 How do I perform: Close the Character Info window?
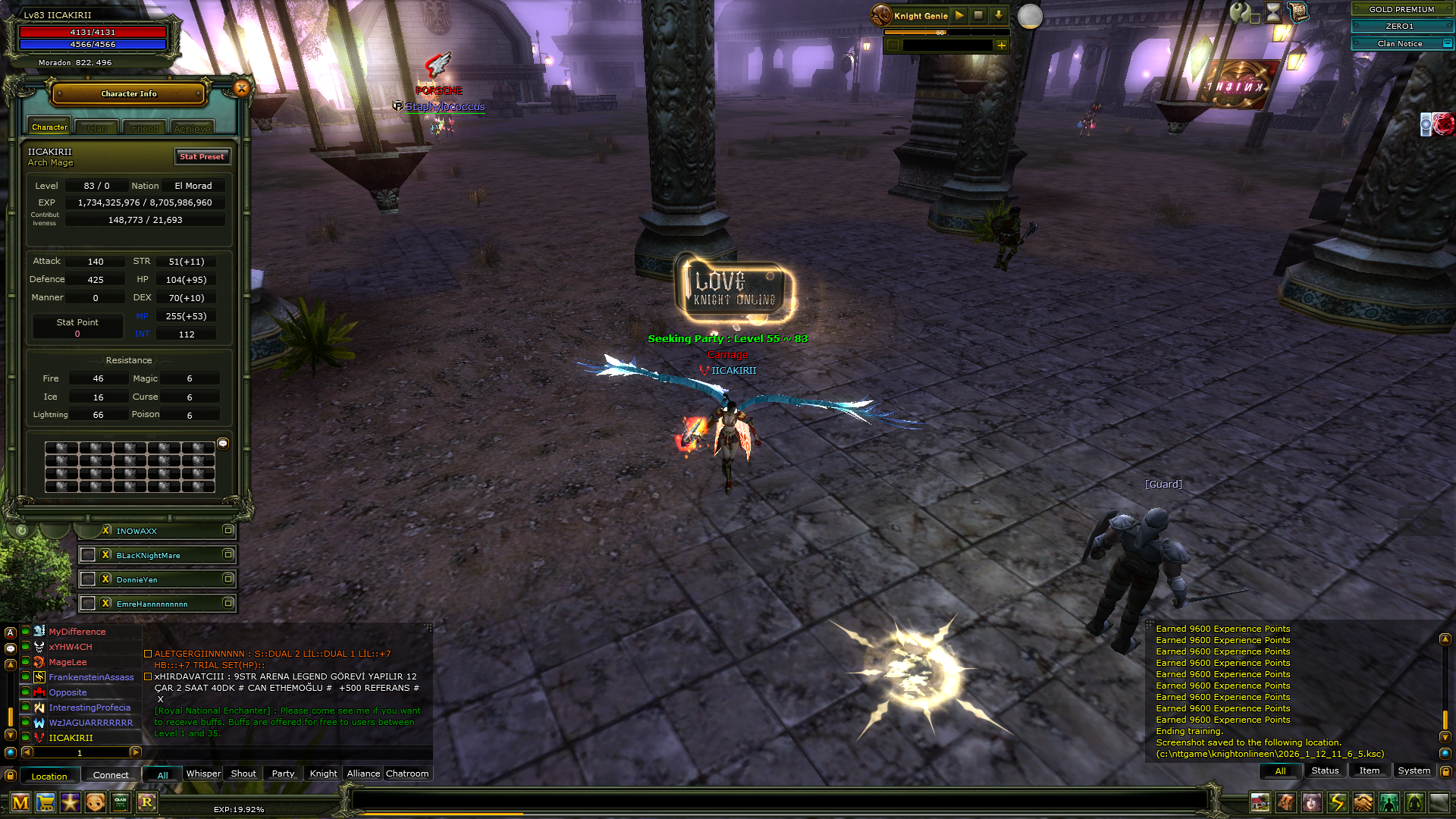(242, 89)
